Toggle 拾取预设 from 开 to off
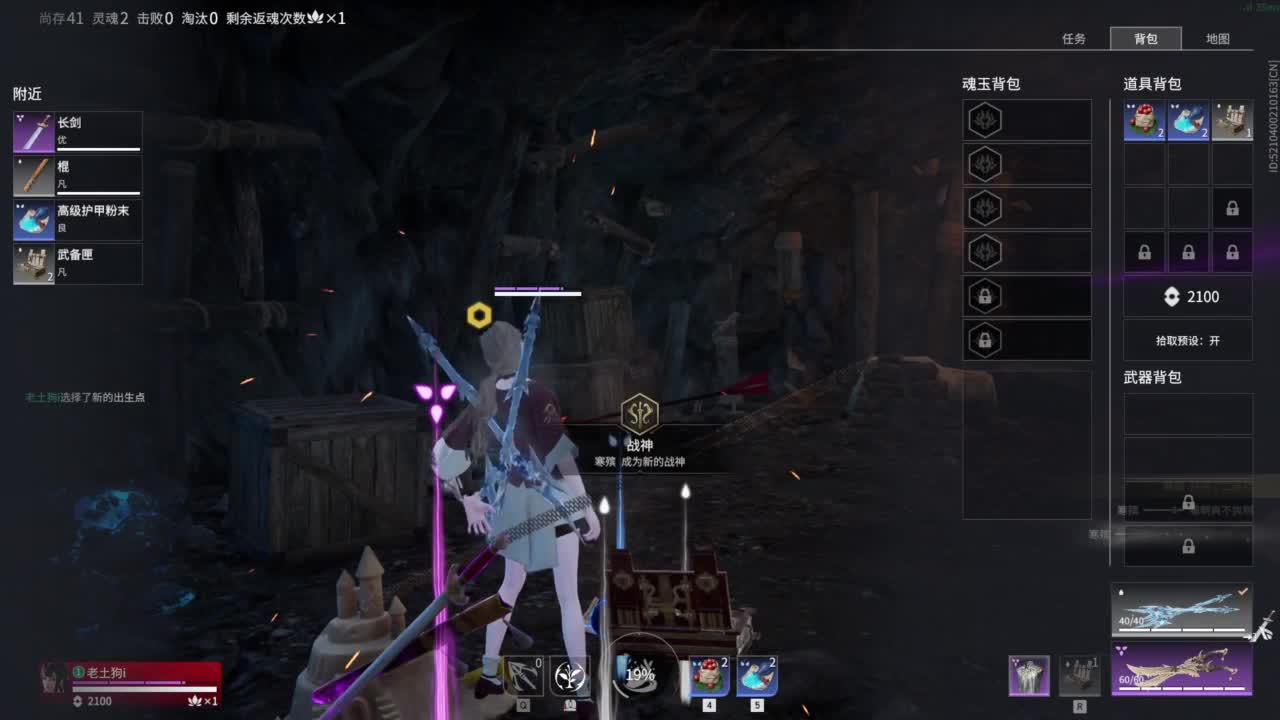Image resolution: width=1280 pixels, height=720 pixels. tap(1188, 340)
